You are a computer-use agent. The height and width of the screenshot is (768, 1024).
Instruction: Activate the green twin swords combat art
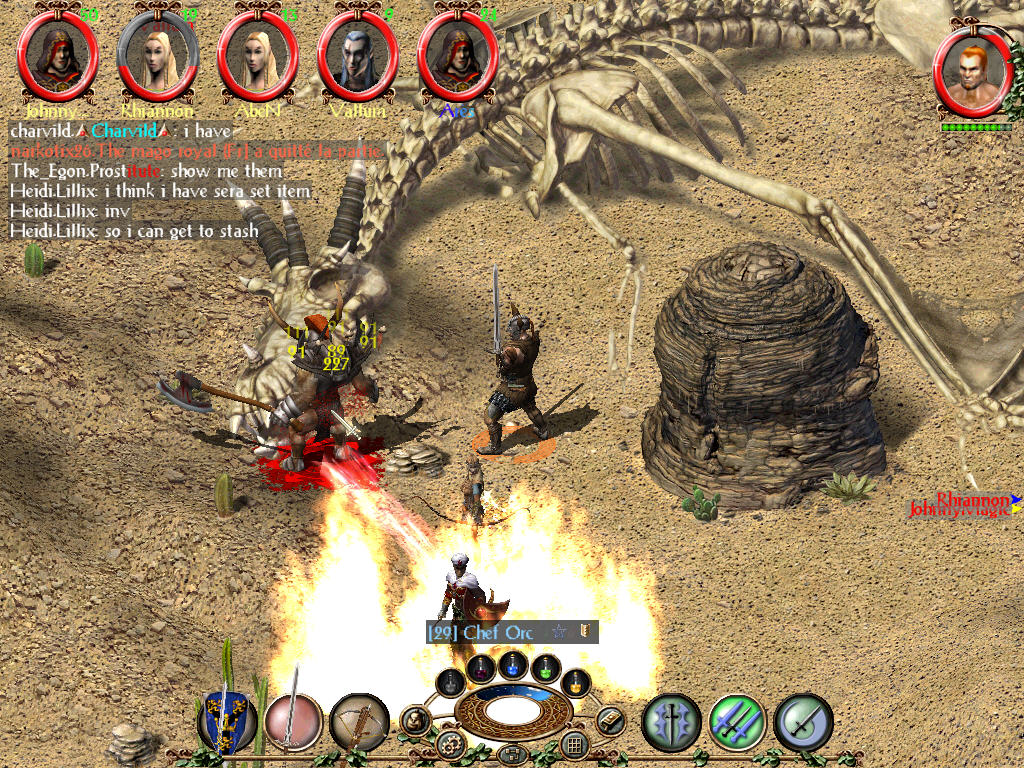(737, 721)
